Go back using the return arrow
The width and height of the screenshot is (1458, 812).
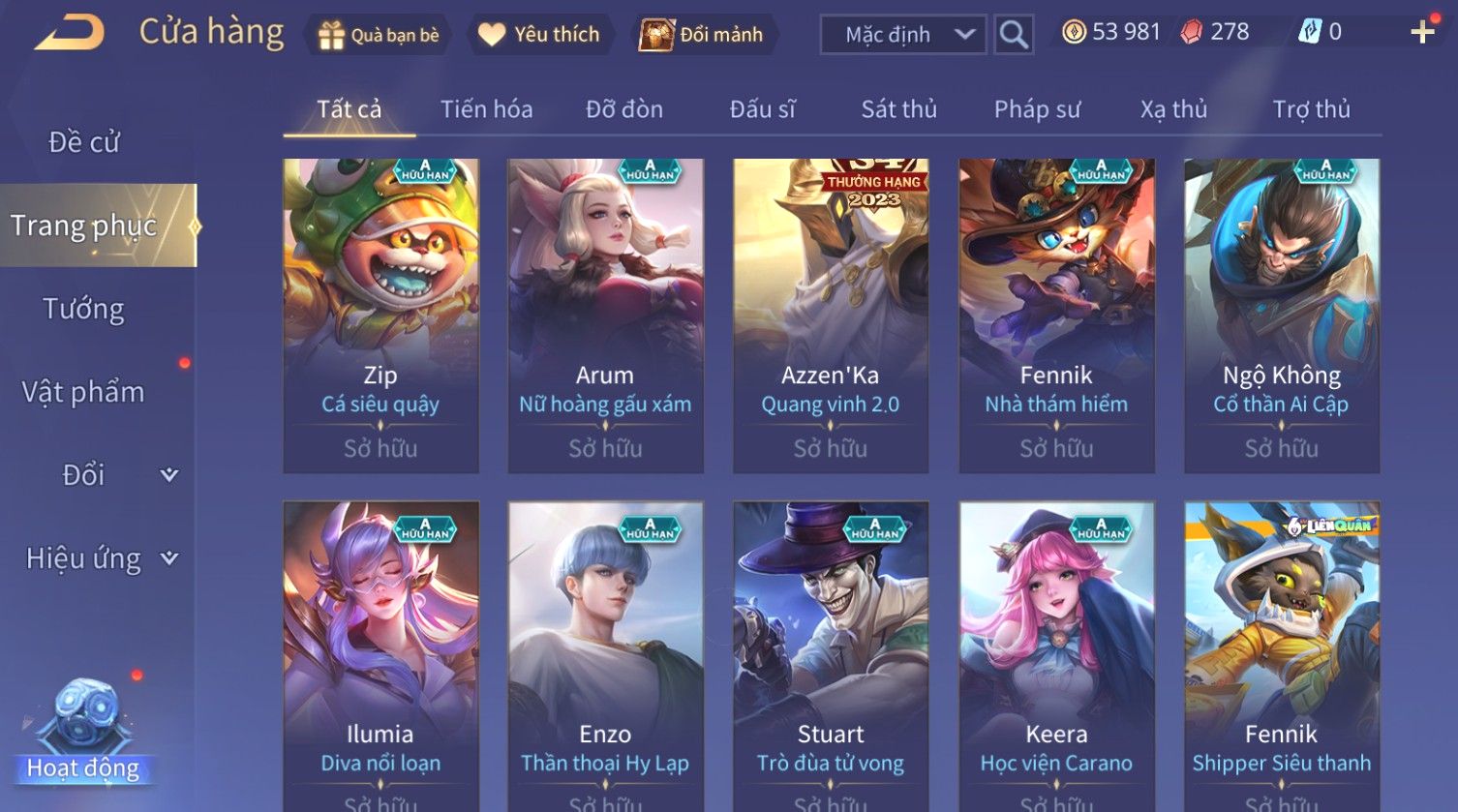(x=68, y=33)
